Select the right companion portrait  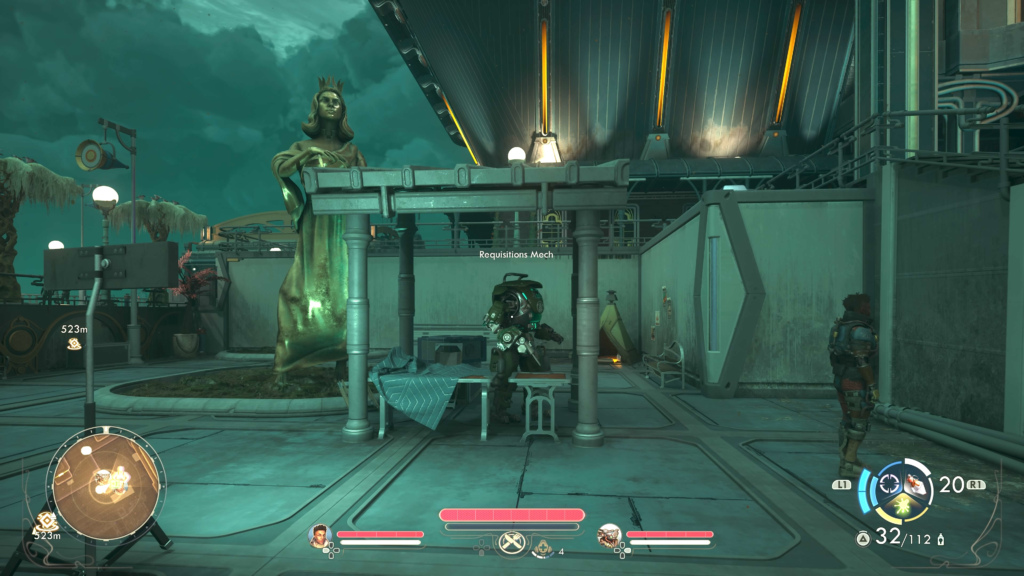[607, 536]
